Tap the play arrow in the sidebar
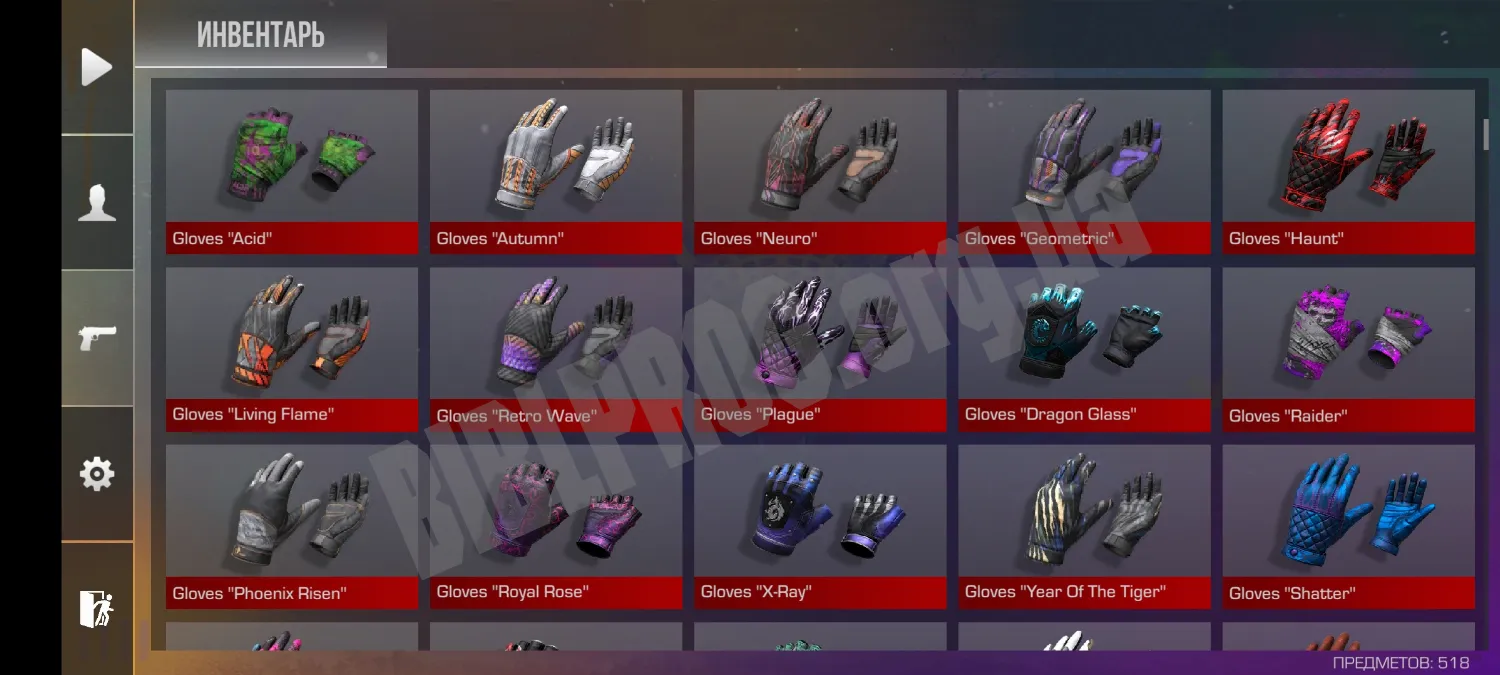 tap(97, 67)
